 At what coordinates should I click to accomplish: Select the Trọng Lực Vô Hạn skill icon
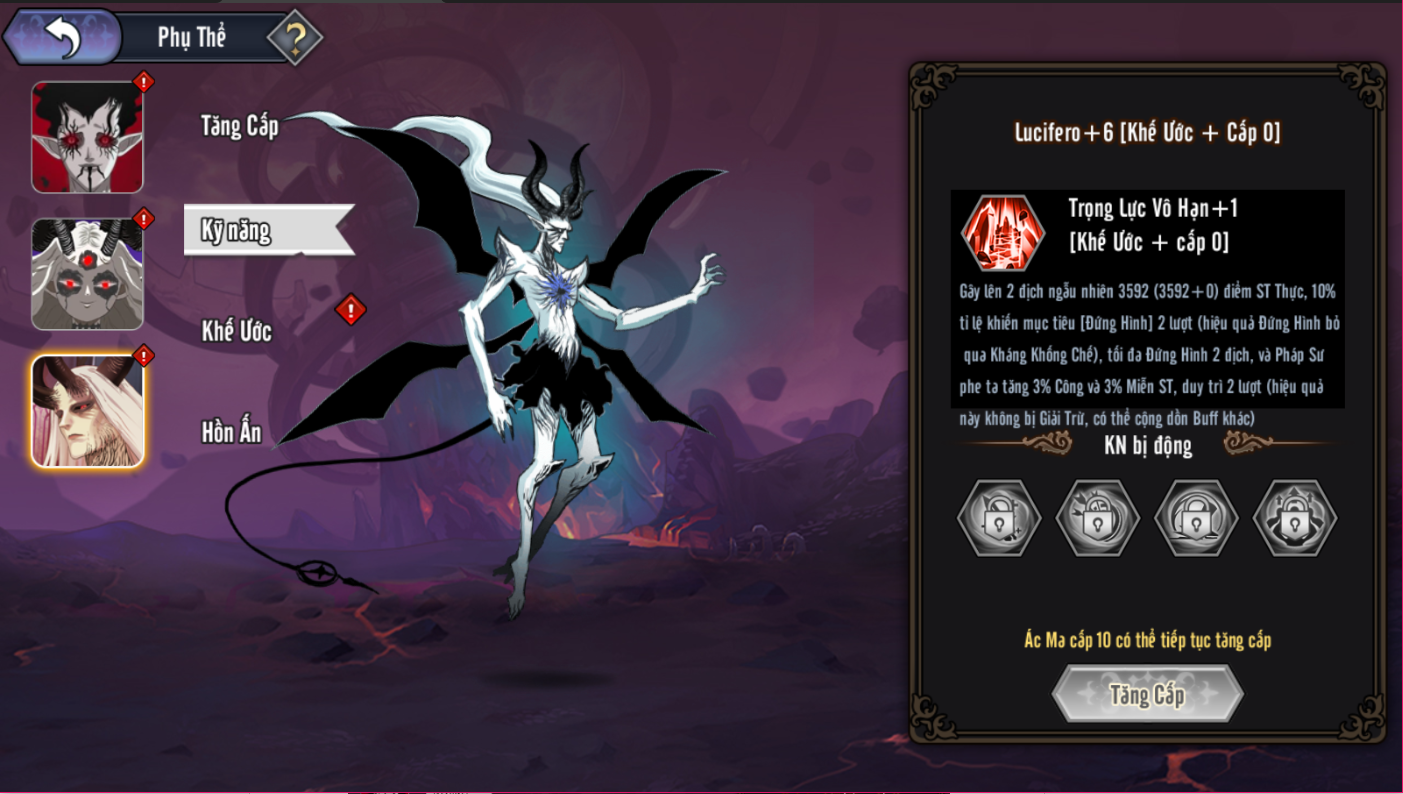coord(1003,233)
